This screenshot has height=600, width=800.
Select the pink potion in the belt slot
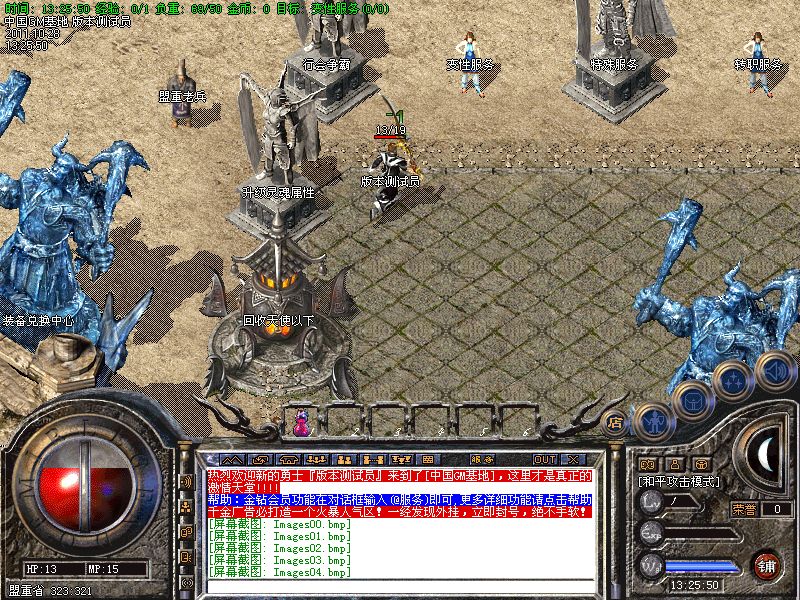pyautogui.click(x=300, y=423)
